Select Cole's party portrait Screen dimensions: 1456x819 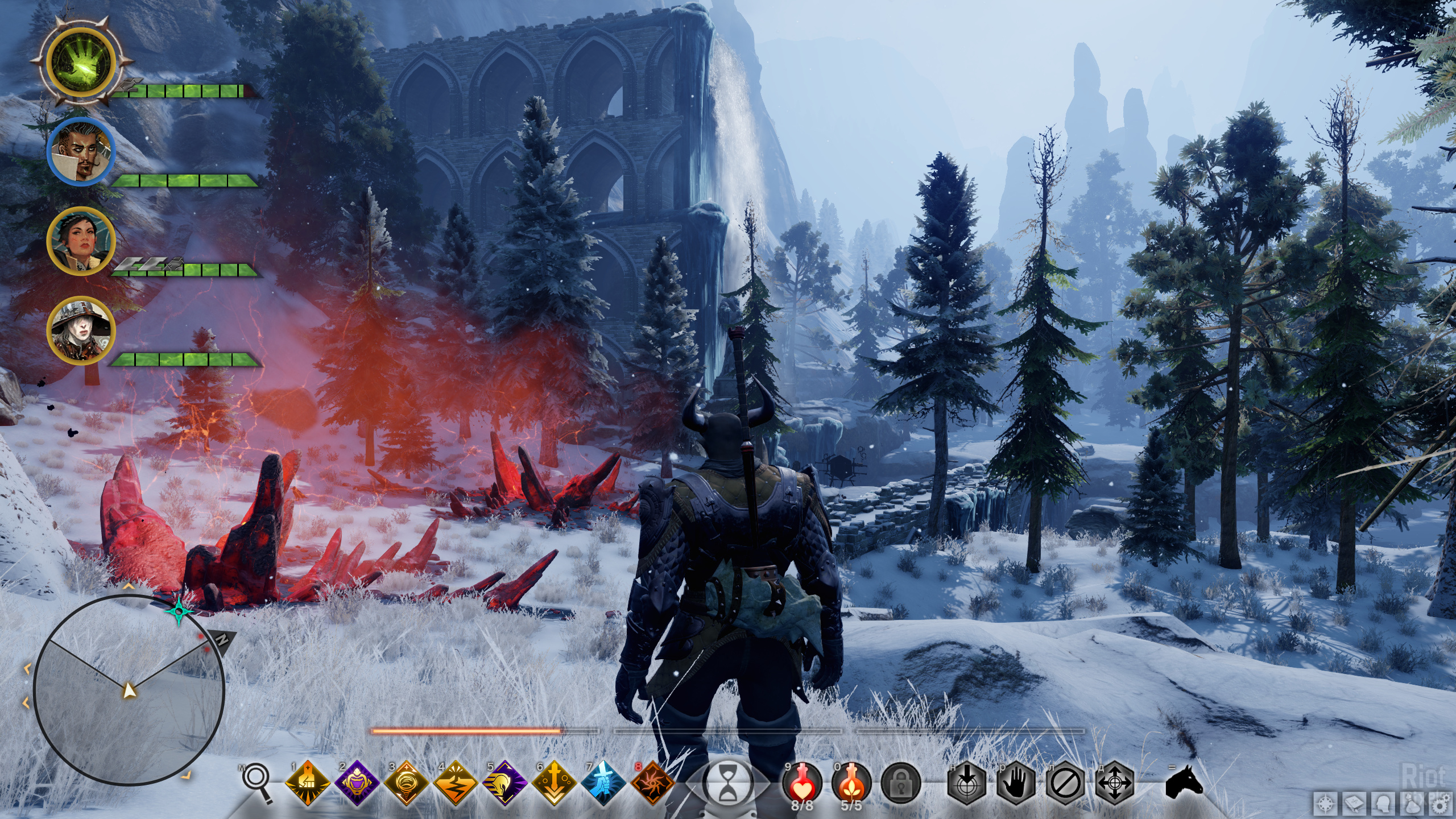[81, 330]
